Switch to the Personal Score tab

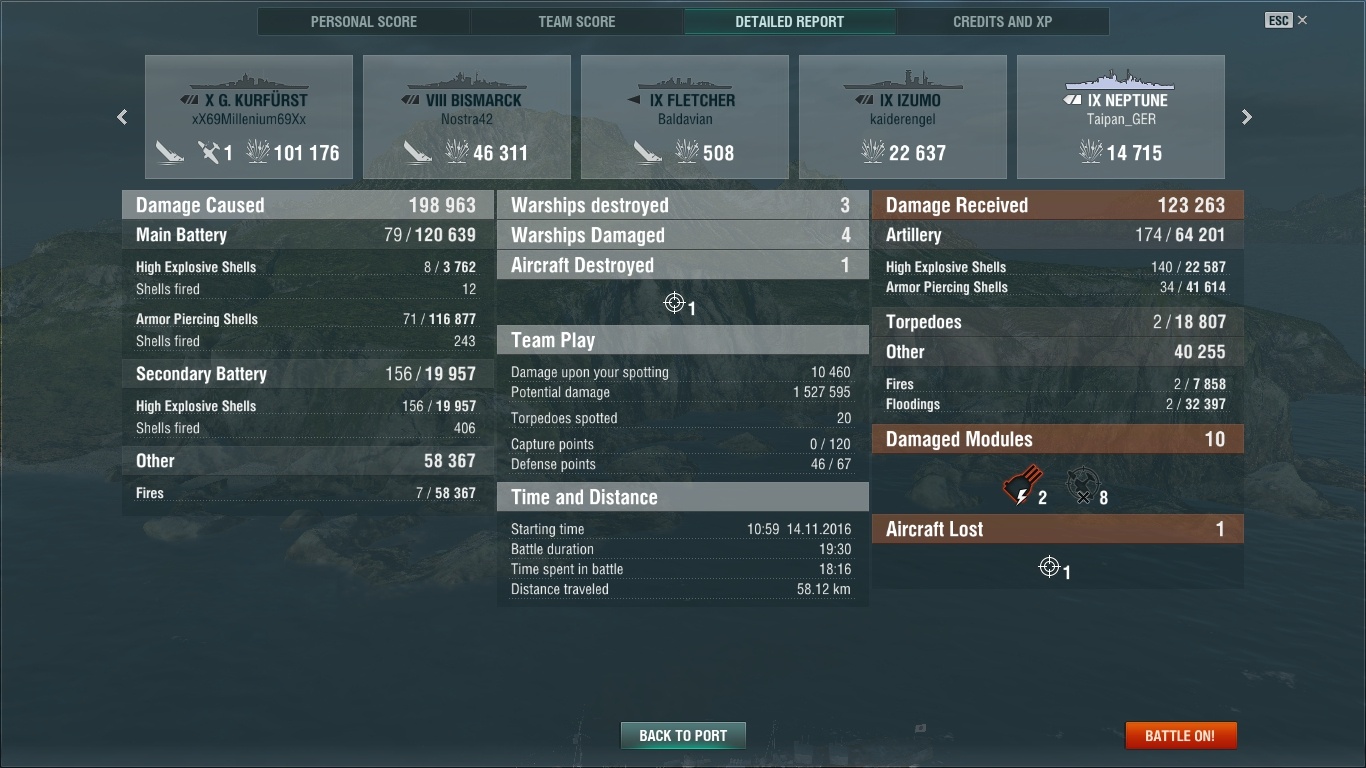click(364, 21)
